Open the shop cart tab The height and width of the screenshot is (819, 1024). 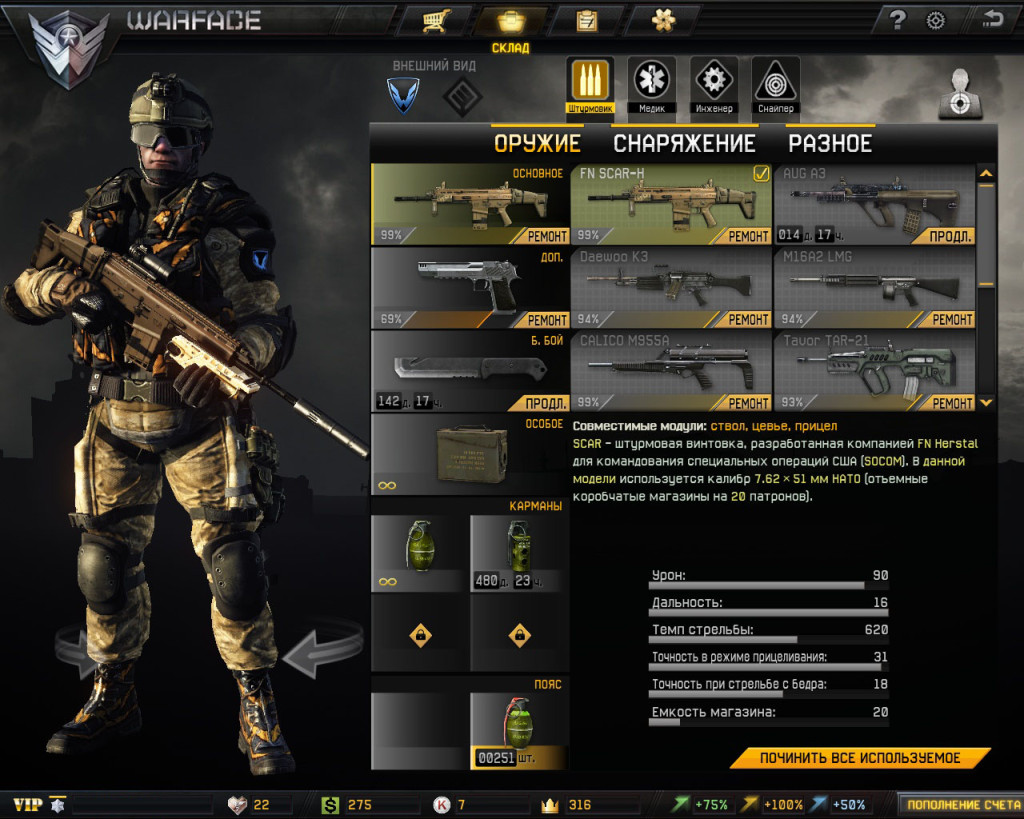pos(433,20)
